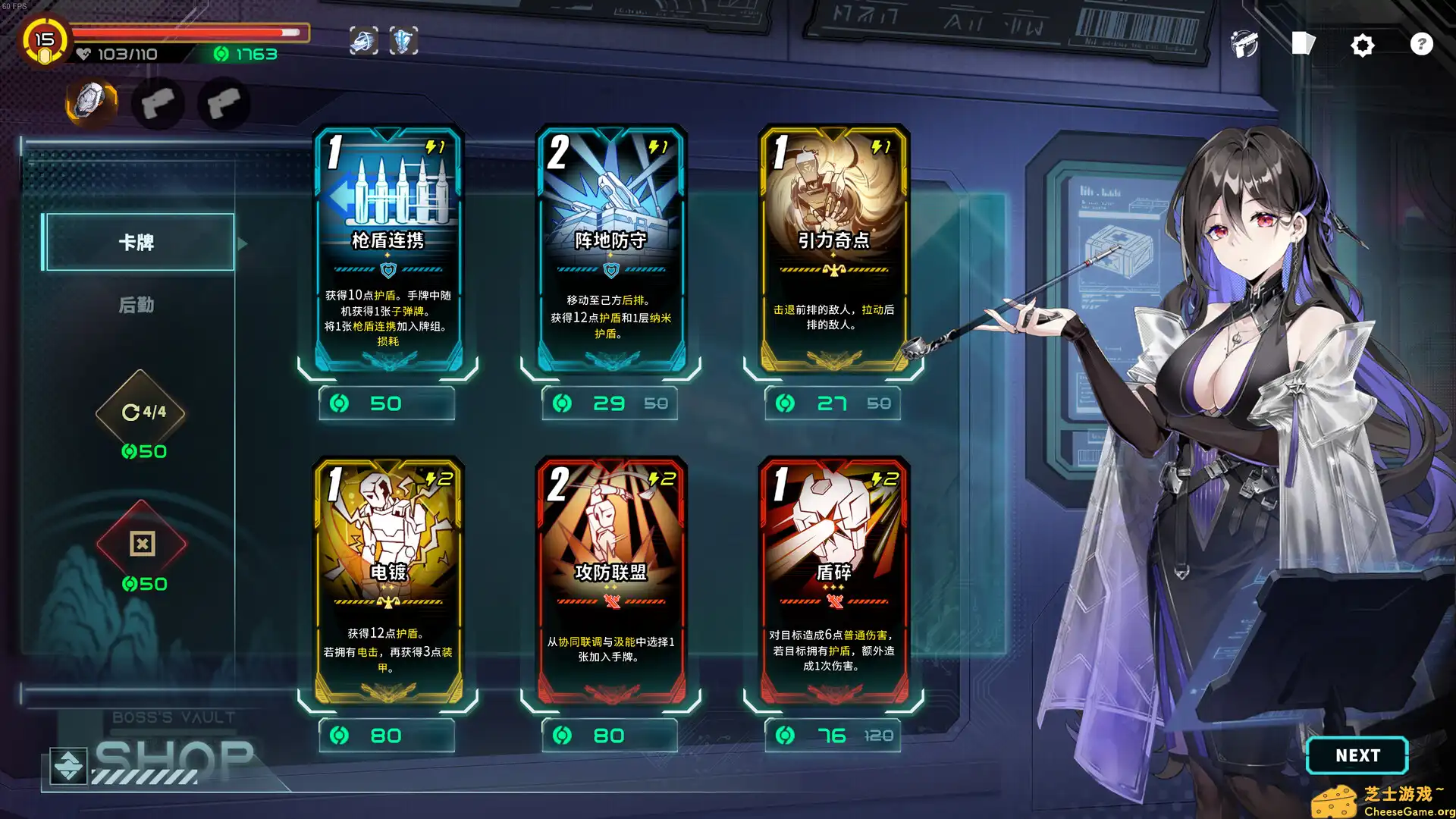The width and height of the screenshot is (1456, 819).
Task: Open the help question mark icon
Action: [x=1420, y=44]
